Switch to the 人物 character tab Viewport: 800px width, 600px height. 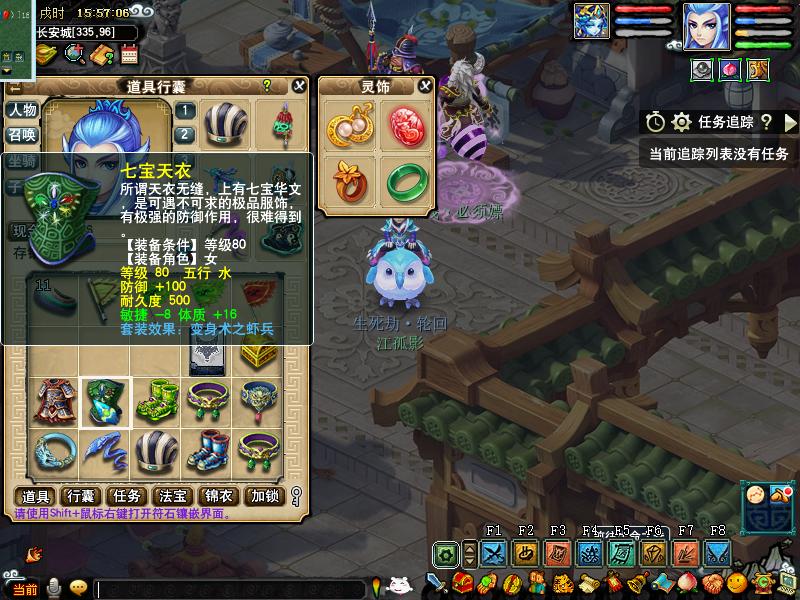(x=22, y=110)
